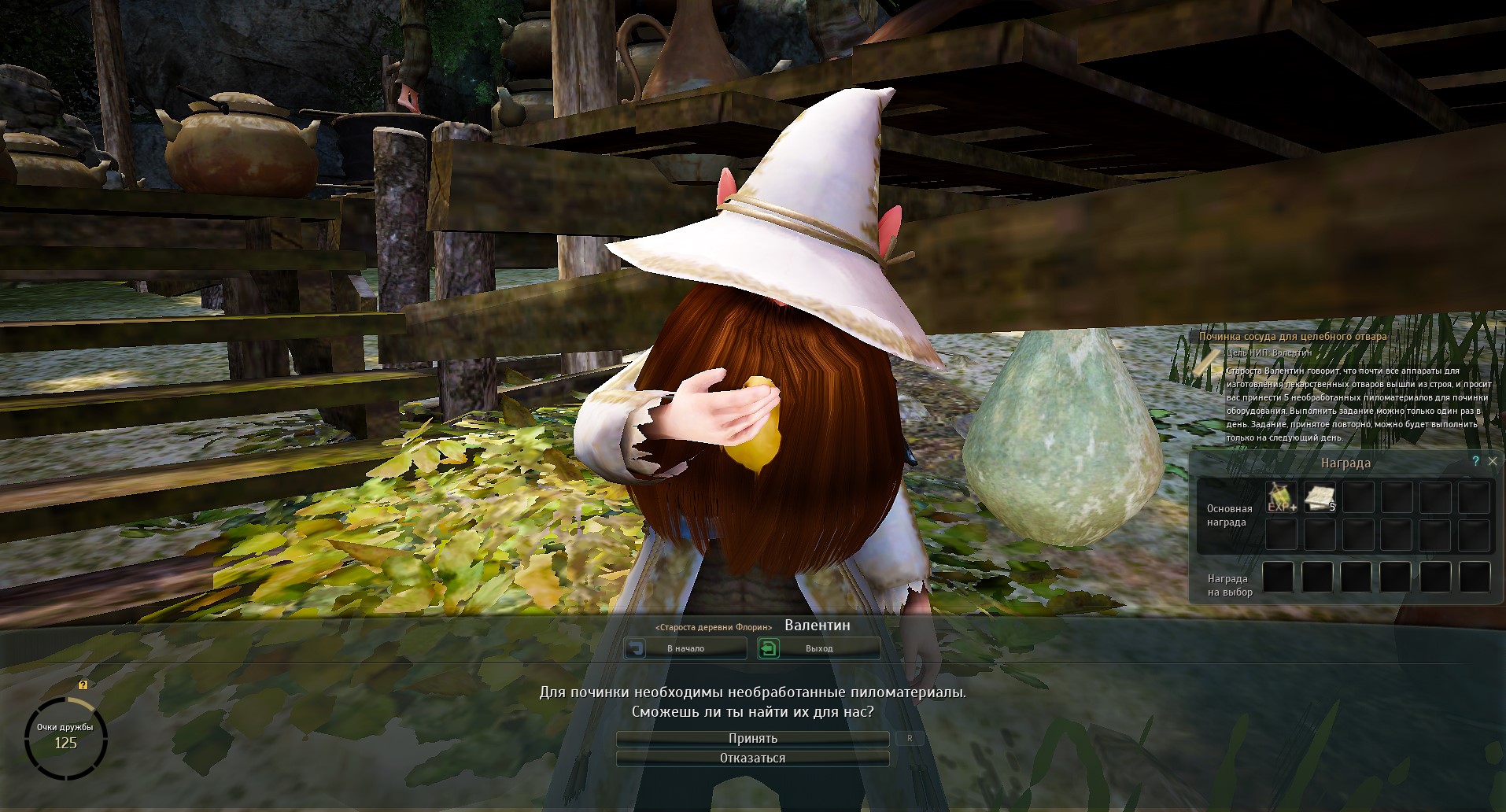Inspect the scroll reward item slot
Viewport: 1506px width, 812px height.
1320,497
